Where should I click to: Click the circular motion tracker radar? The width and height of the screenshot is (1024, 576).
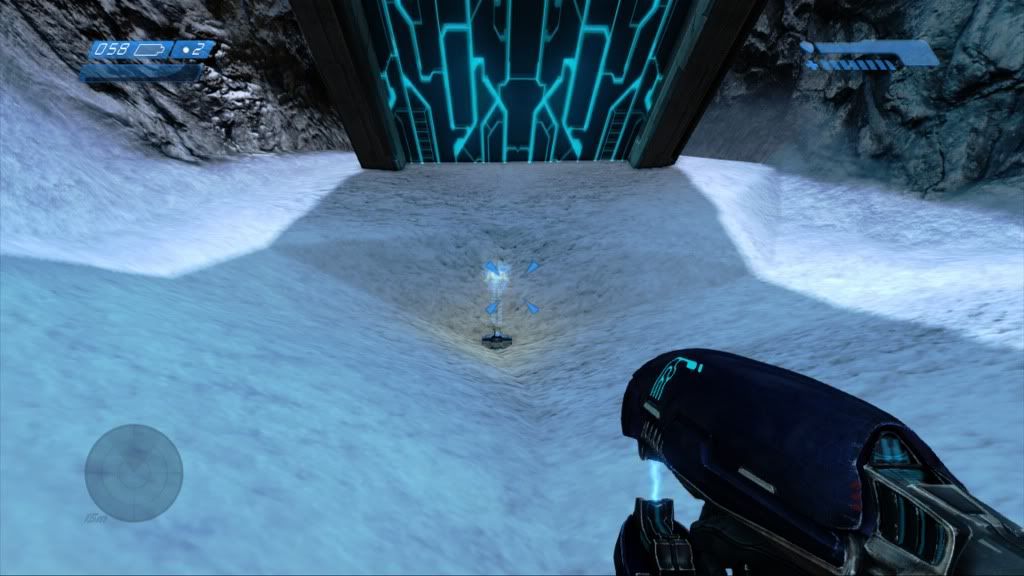[133, 473]
